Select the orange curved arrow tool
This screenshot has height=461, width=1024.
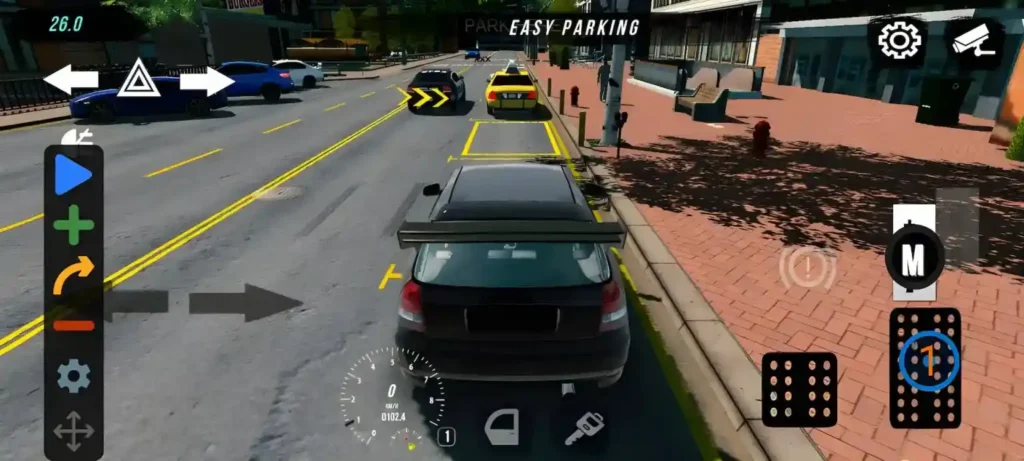(x=73, y=274)
